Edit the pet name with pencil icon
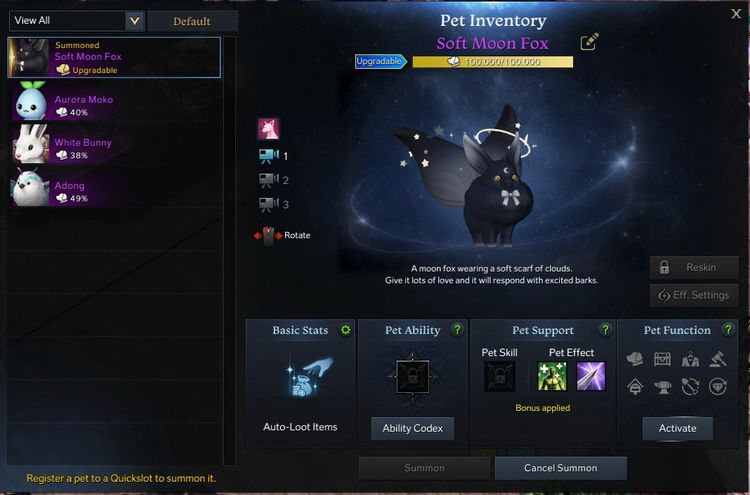The image size is (750, 495). coord(590,42)
